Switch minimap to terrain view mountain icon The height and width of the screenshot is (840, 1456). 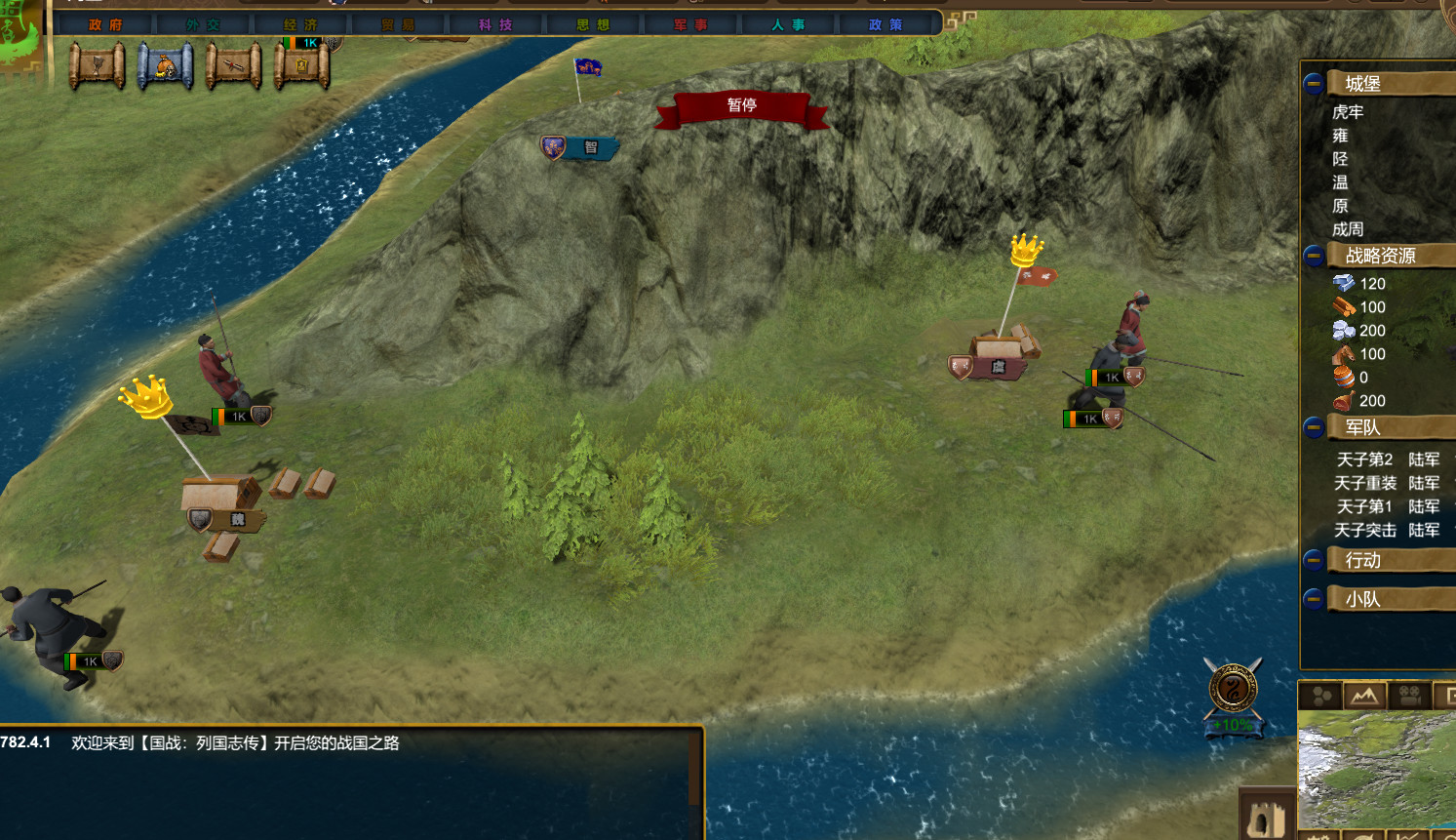click(1365, 695)
